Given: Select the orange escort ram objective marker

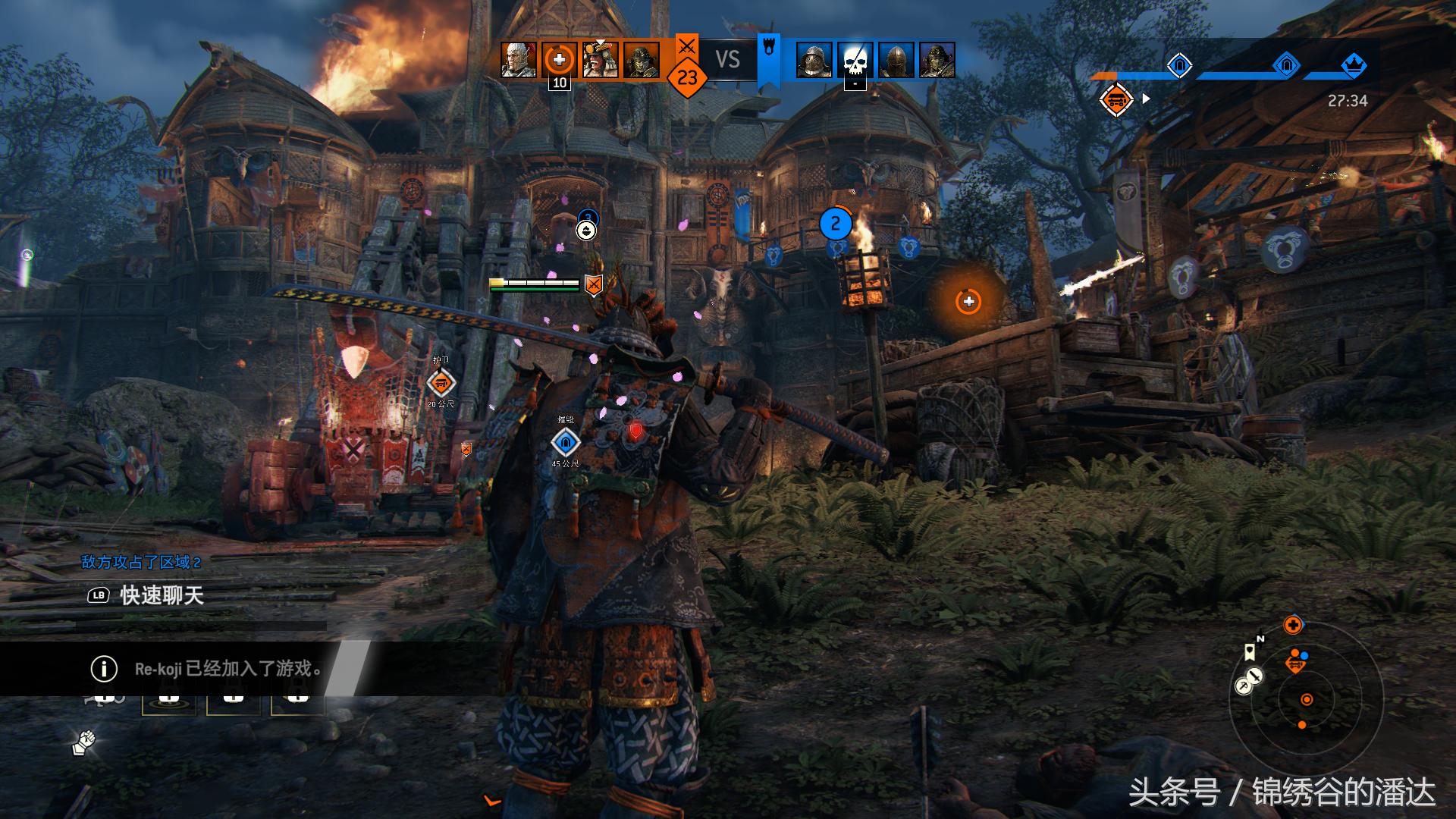Looking at the screenshot, I should [x=441, y=383].
